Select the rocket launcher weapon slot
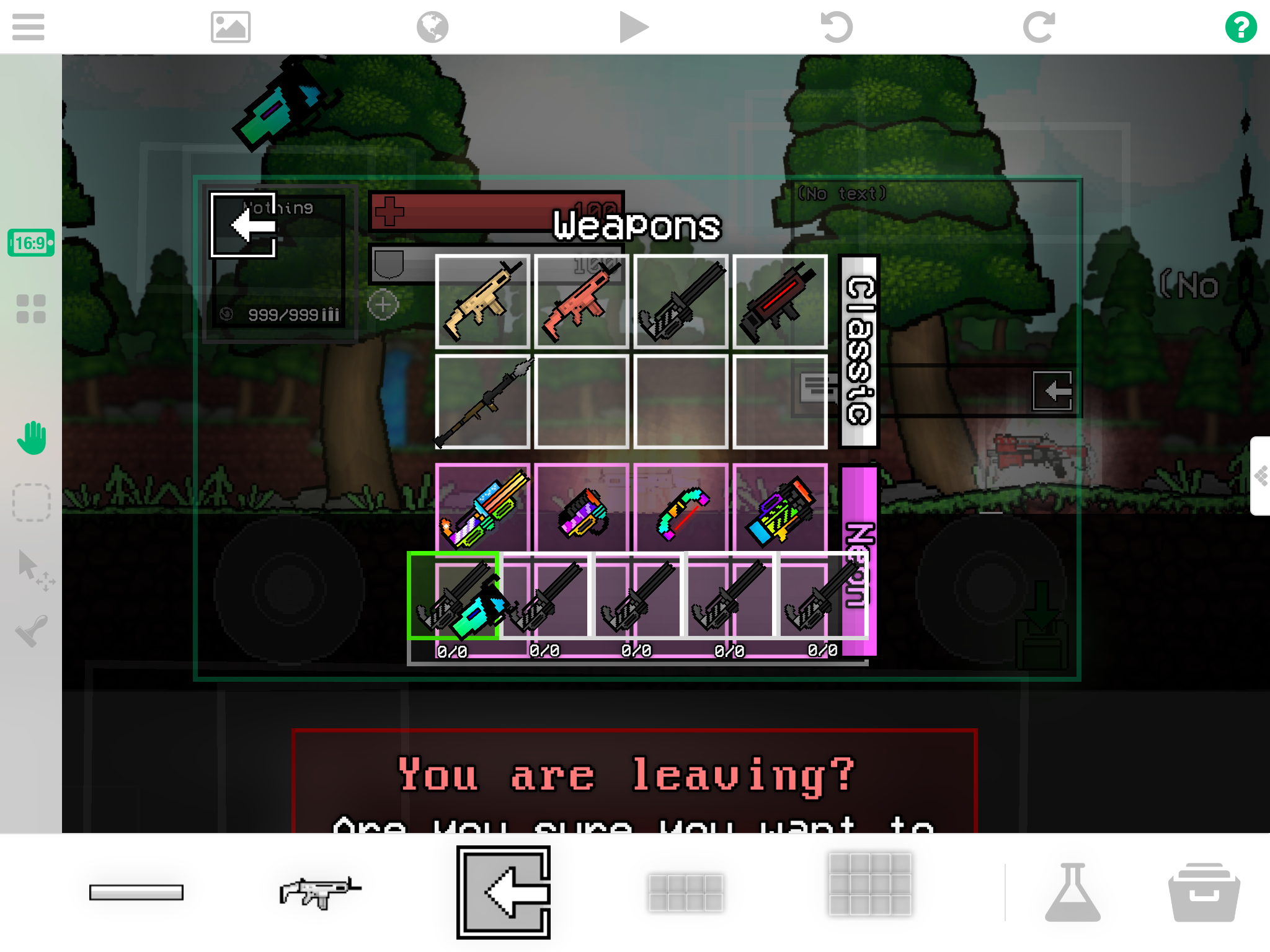 [x=482, y=401]
